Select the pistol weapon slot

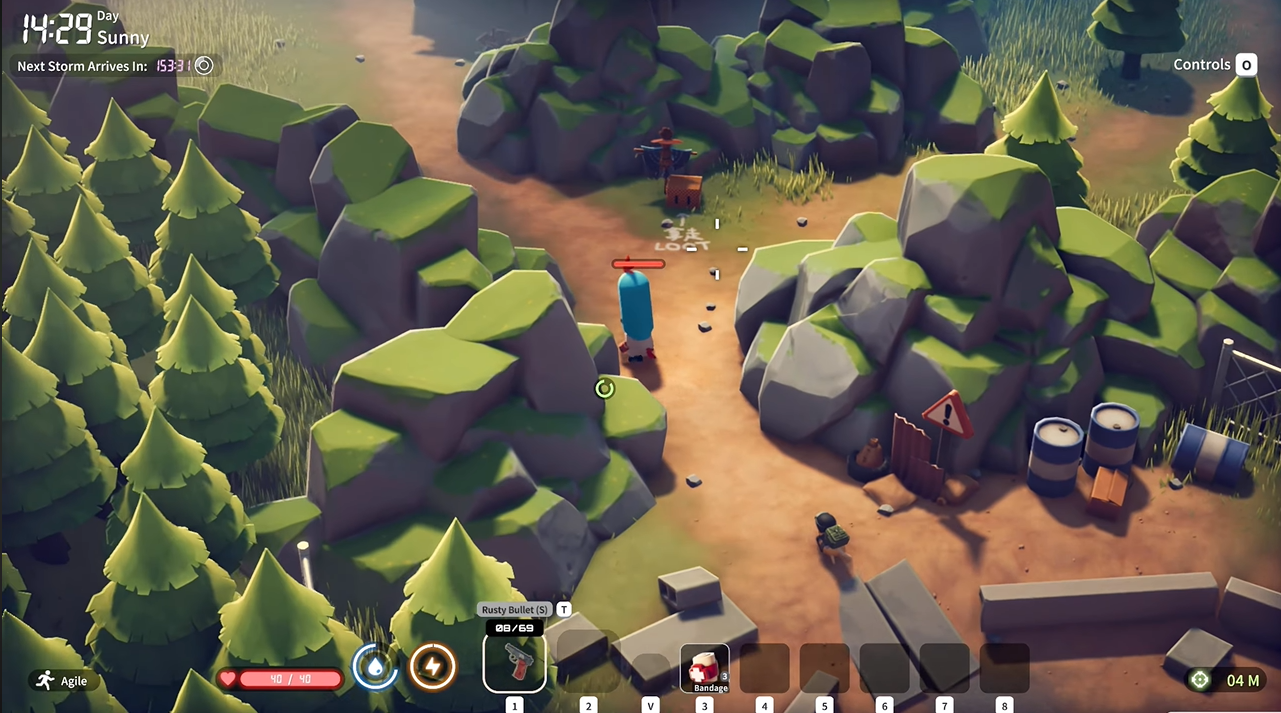pos(515,661)
